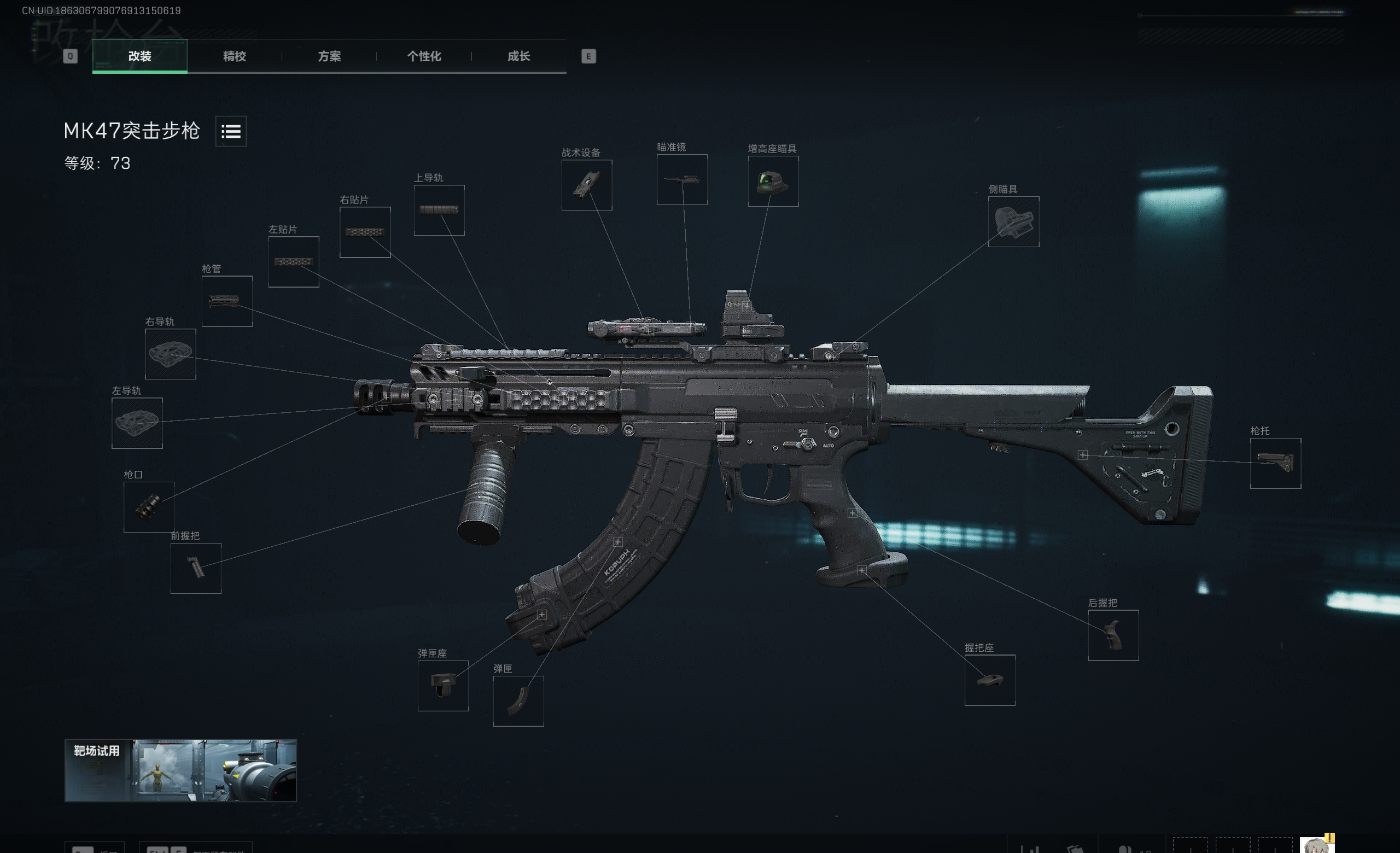Launch the 靶场试用 firing range trial
Image resolution: width=1400 pixels, height=853 pixels.
180,770
